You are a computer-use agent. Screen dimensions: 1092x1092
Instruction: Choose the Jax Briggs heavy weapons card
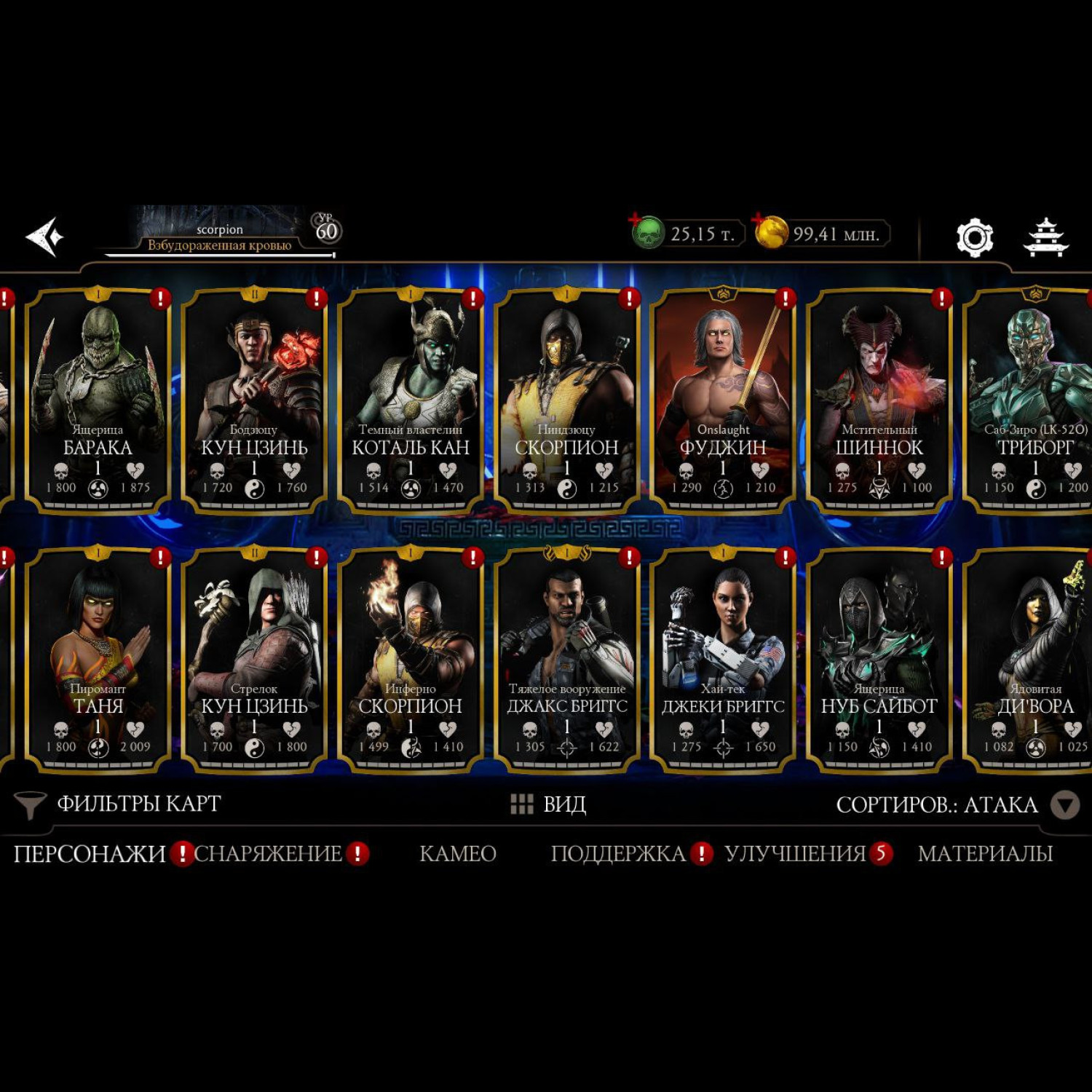coord(567,659)
